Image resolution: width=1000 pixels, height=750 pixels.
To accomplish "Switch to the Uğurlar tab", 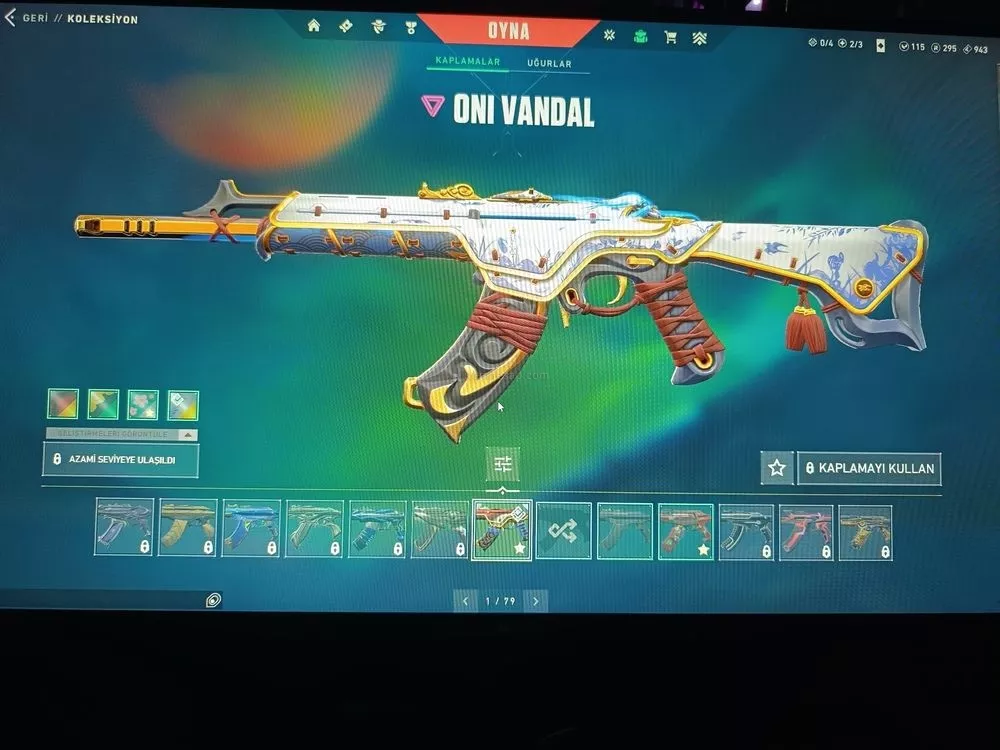I will coord(549,64).
